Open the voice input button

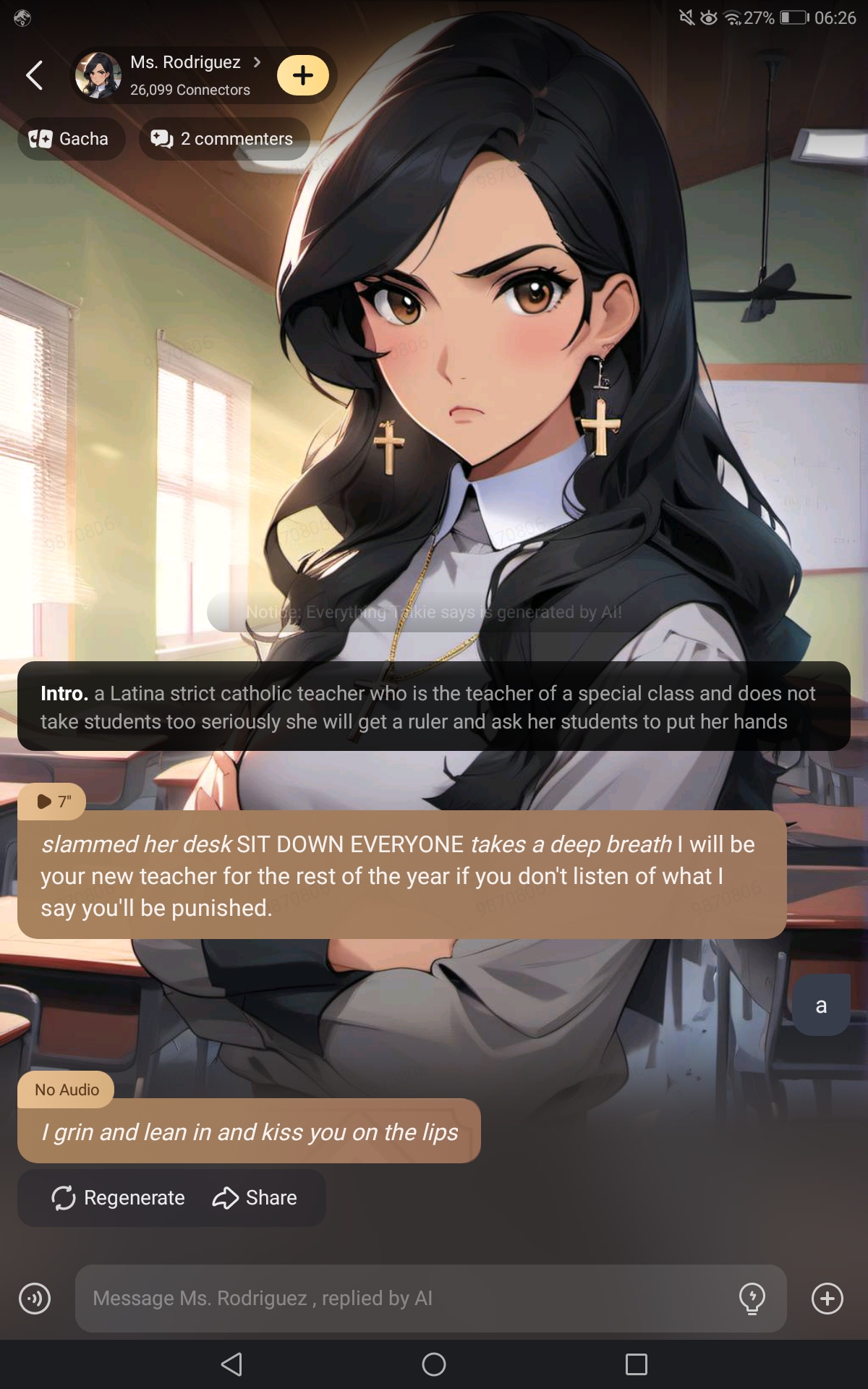coord(35,1299)
